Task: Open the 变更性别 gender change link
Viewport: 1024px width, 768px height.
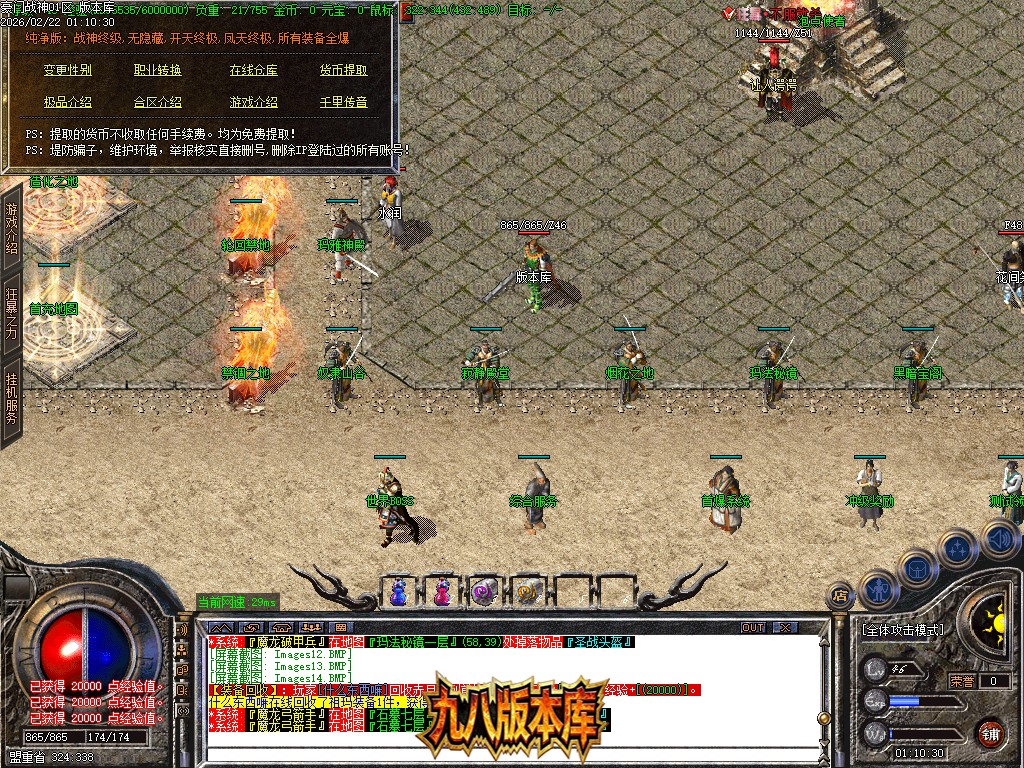Action: [67, 70]
